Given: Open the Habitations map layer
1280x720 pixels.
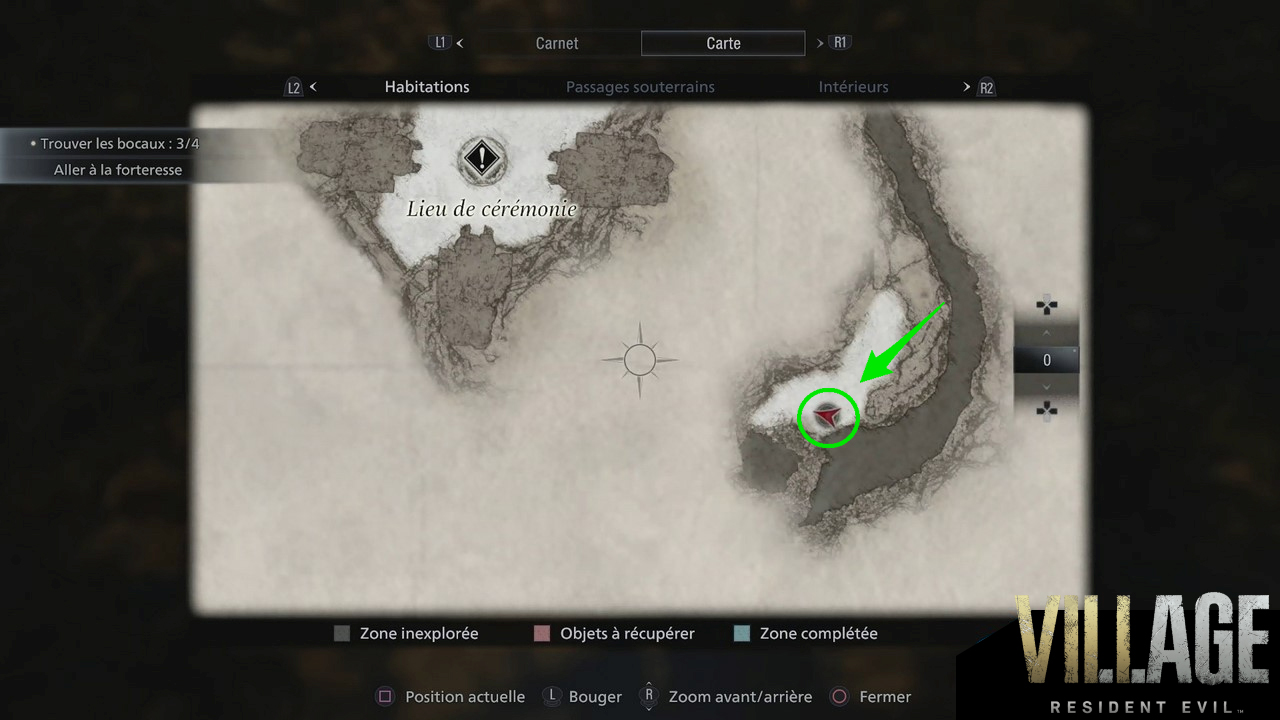Looking at the screenshot, I should pos(427,87).
